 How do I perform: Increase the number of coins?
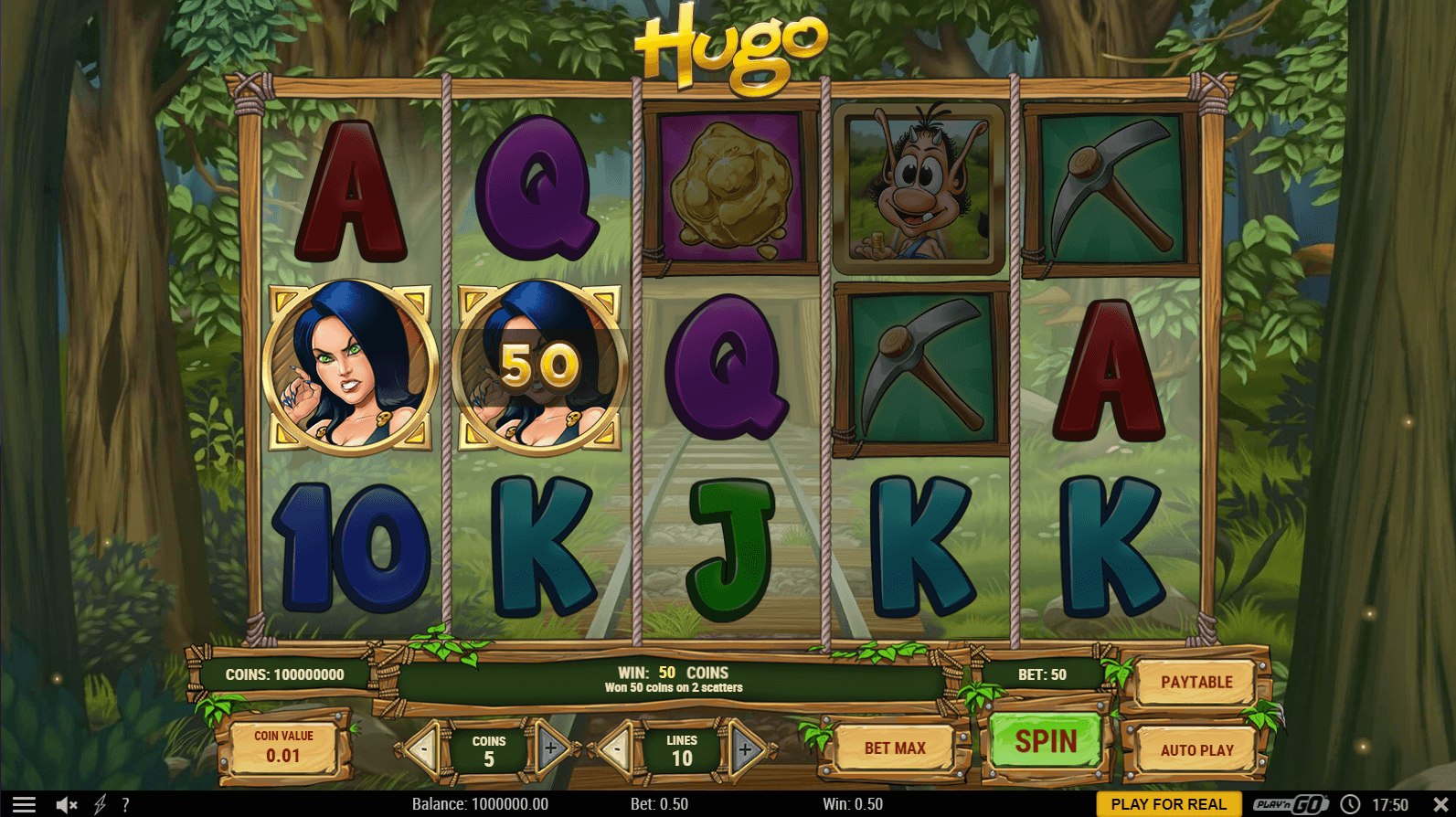click(551, 748)
